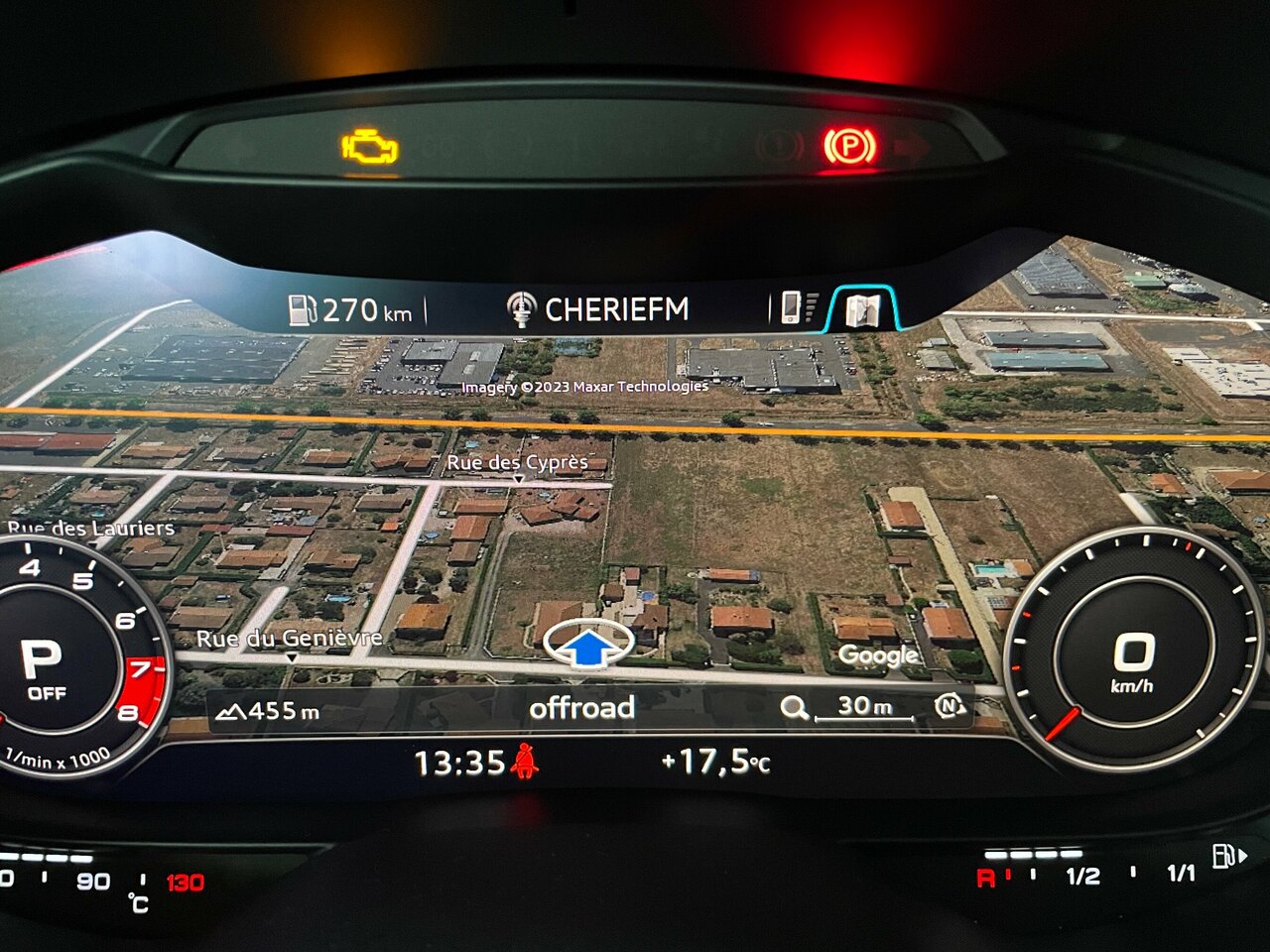1270x952 pixels.
Task: Toggle the north compass orientation icon
Action: [x=950, y=706]
